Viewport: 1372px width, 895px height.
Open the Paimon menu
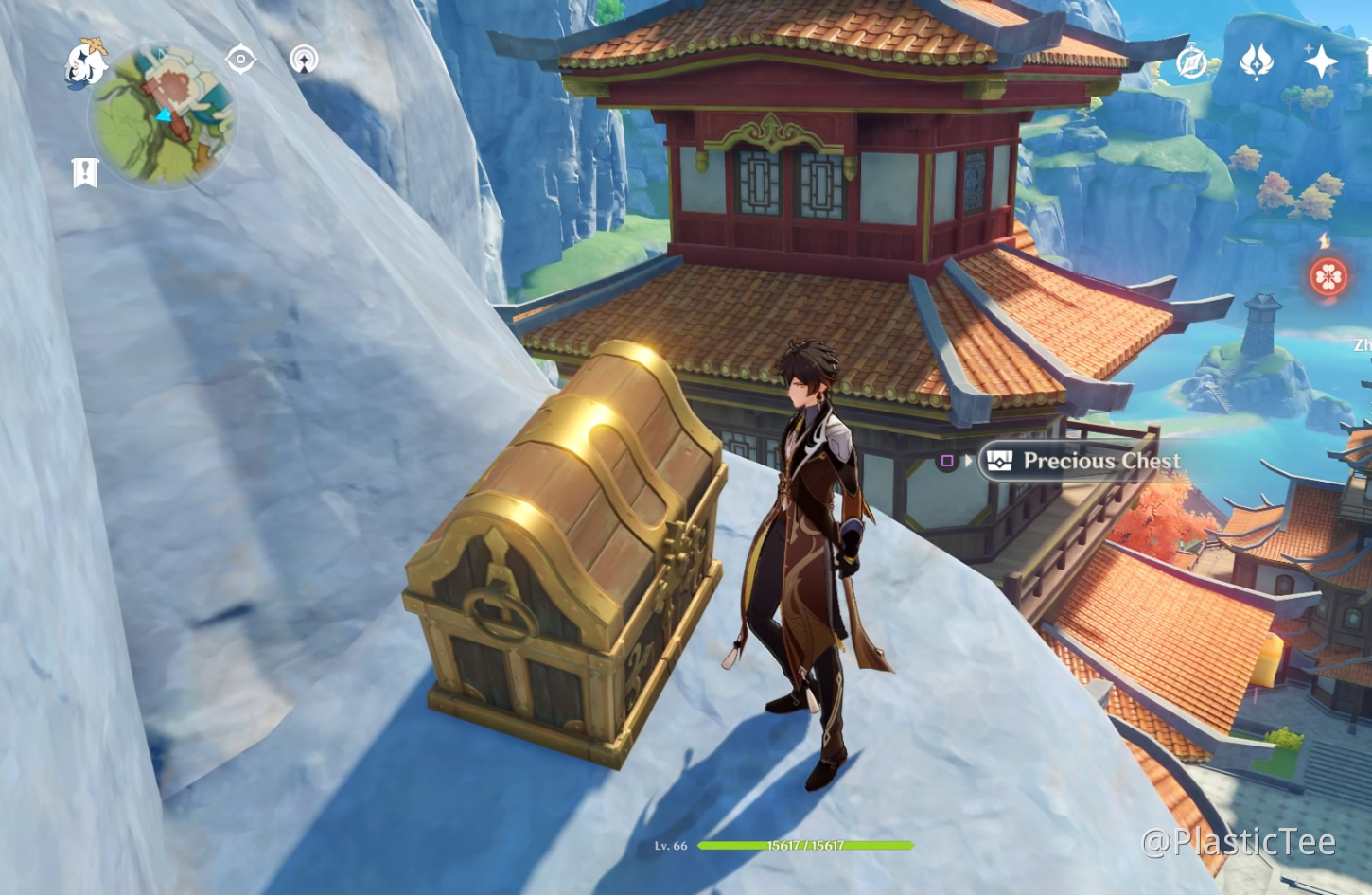(85, 61)
